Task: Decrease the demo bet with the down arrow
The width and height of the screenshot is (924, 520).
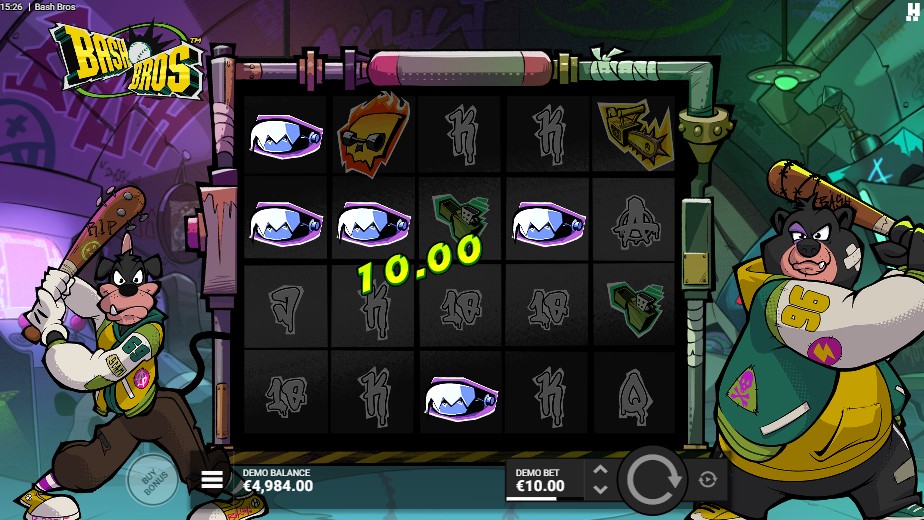Action: pyautogui.click(x=600, y=490)
